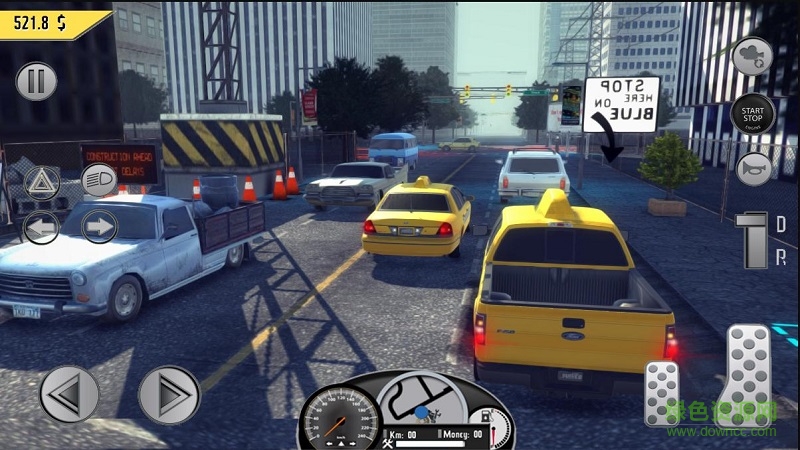The height and width of the screenshot is (450, 800).
Task: Tap the brake pedal
Action: click(x=661, y=394)
